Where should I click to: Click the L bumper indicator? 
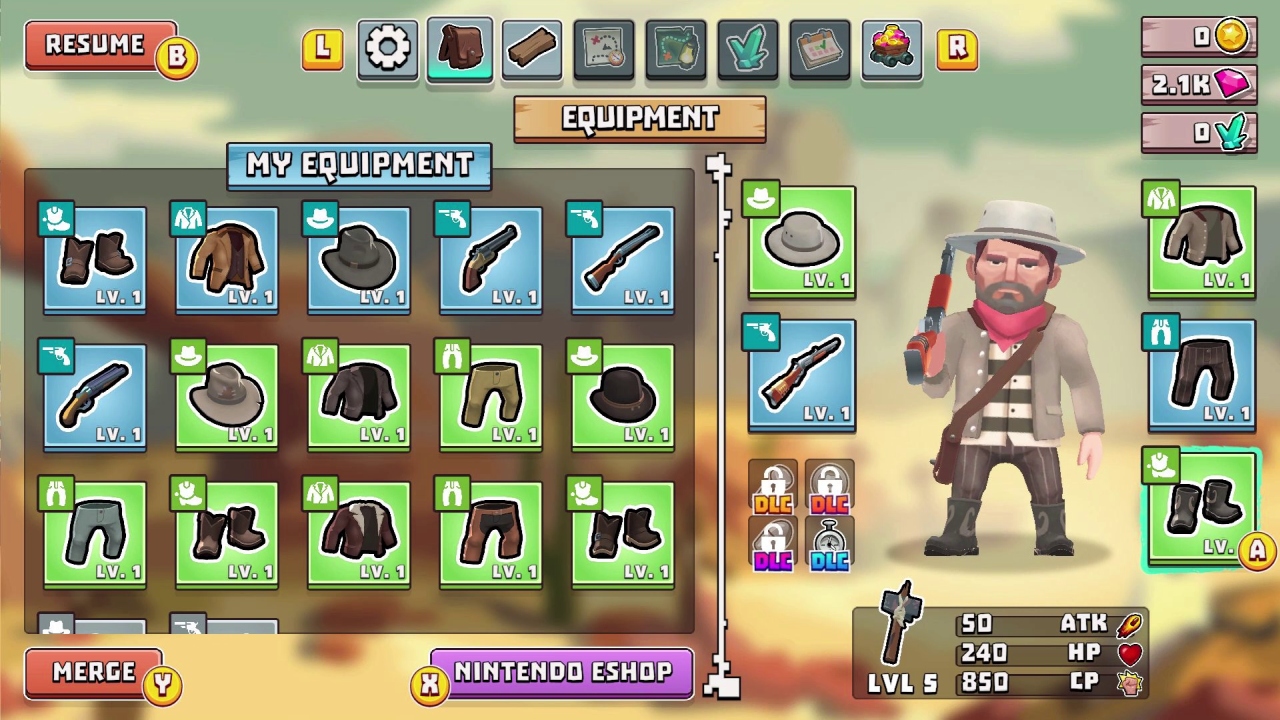coord(322,48)
